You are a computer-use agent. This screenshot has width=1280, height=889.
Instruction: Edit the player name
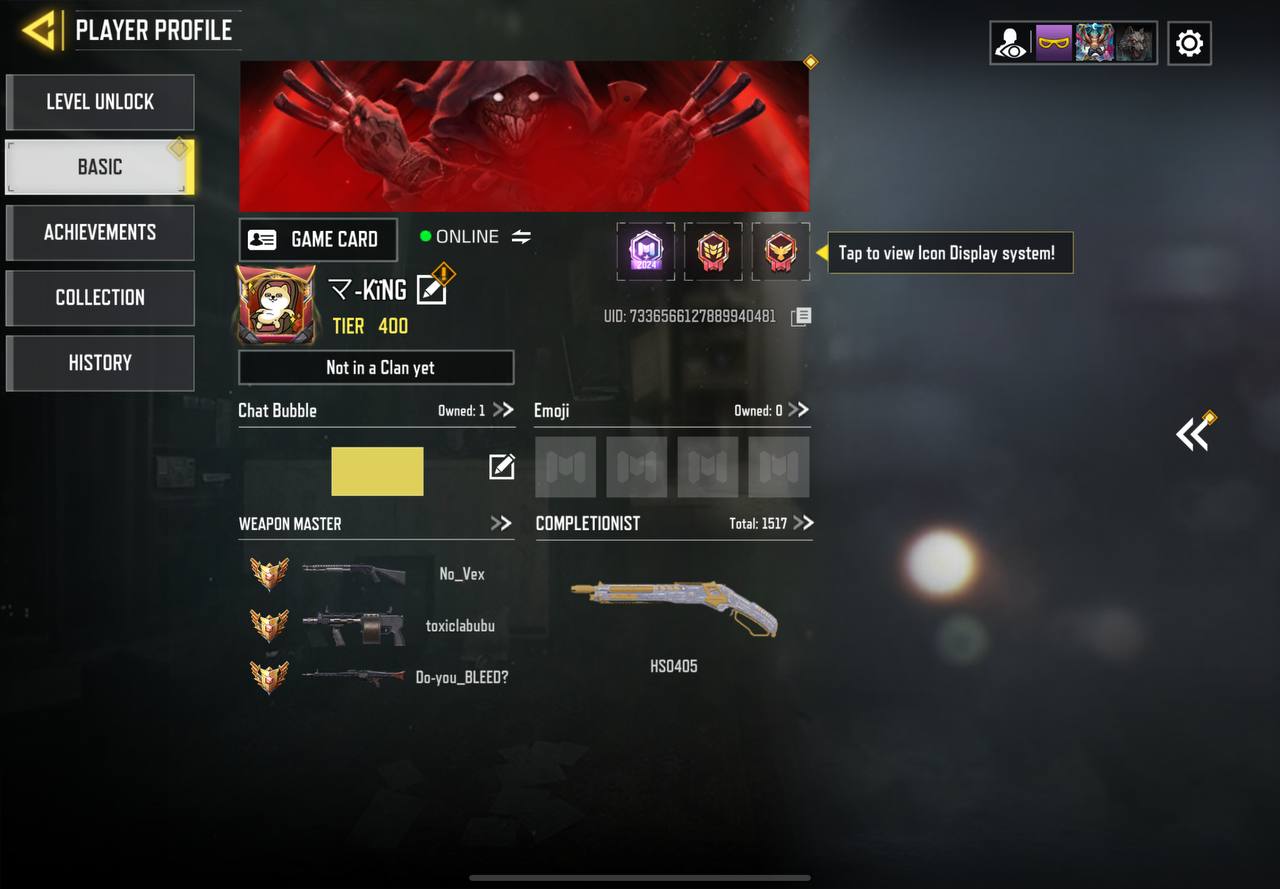[x=431, y=289]
